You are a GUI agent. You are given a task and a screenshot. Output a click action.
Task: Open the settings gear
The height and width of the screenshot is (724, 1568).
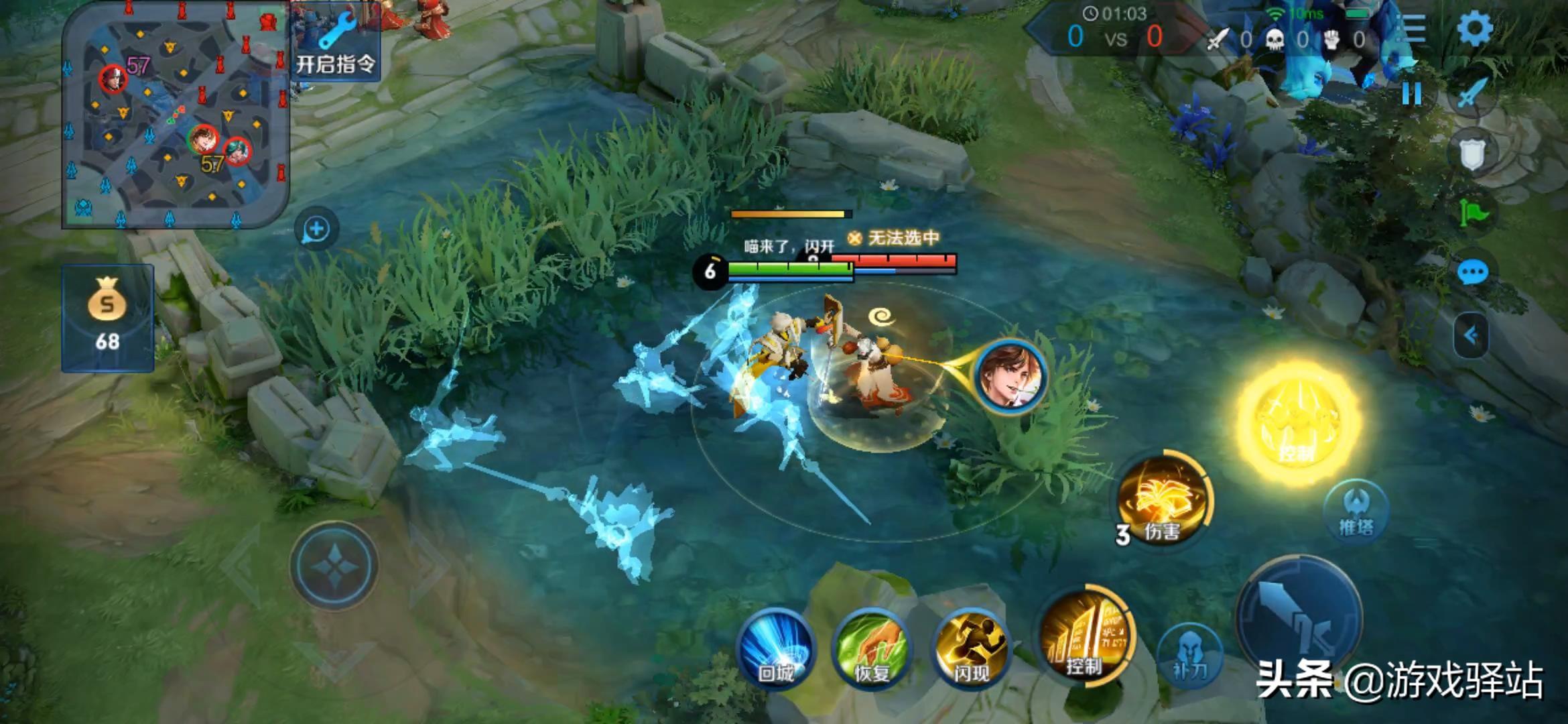(x=1475, y=29)
